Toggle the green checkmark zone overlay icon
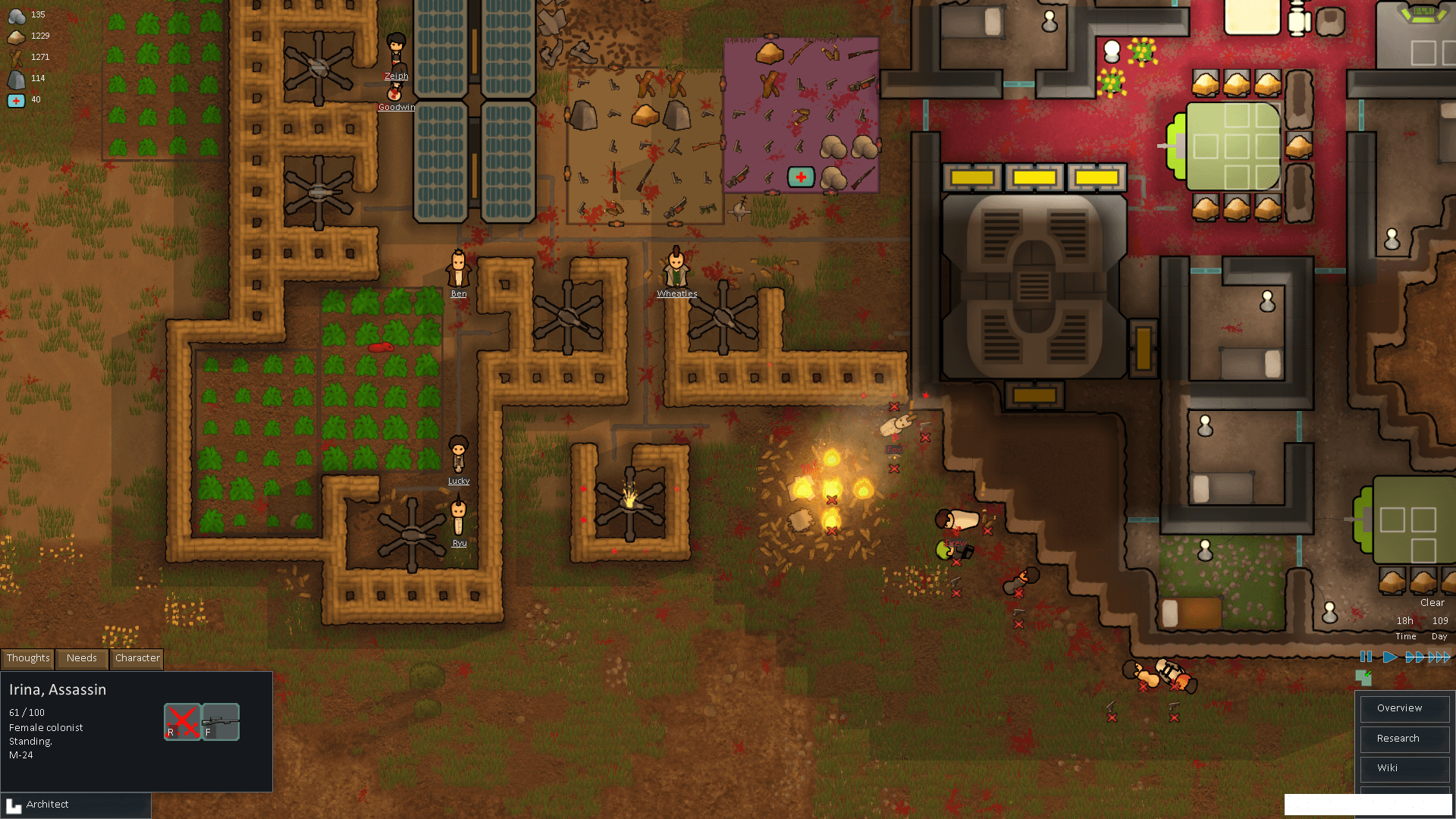1456x819 pixels. coord(1363,676)
